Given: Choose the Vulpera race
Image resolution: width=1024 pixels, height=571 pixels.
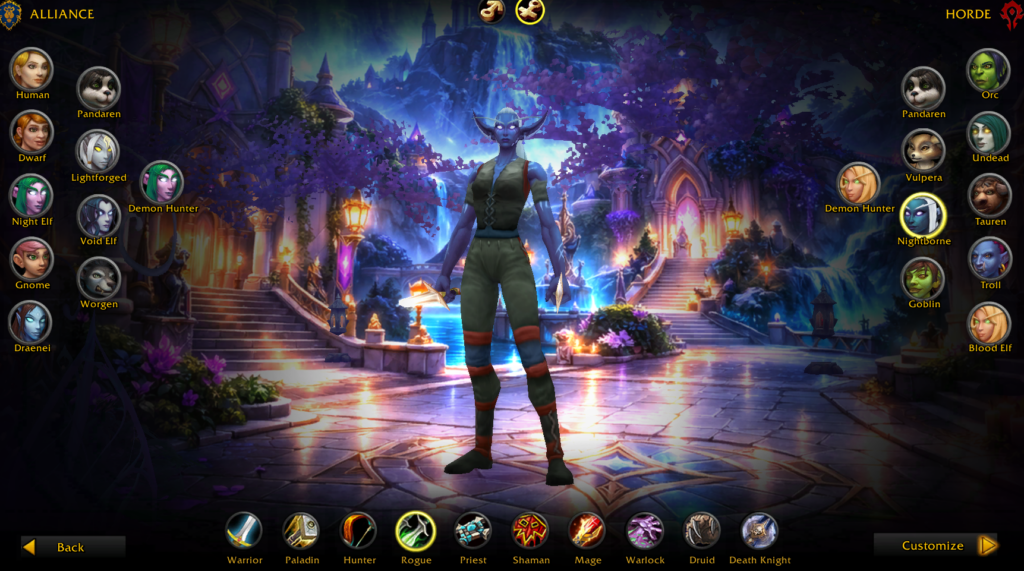Looking at the screenshot, I should click(924, 150).
